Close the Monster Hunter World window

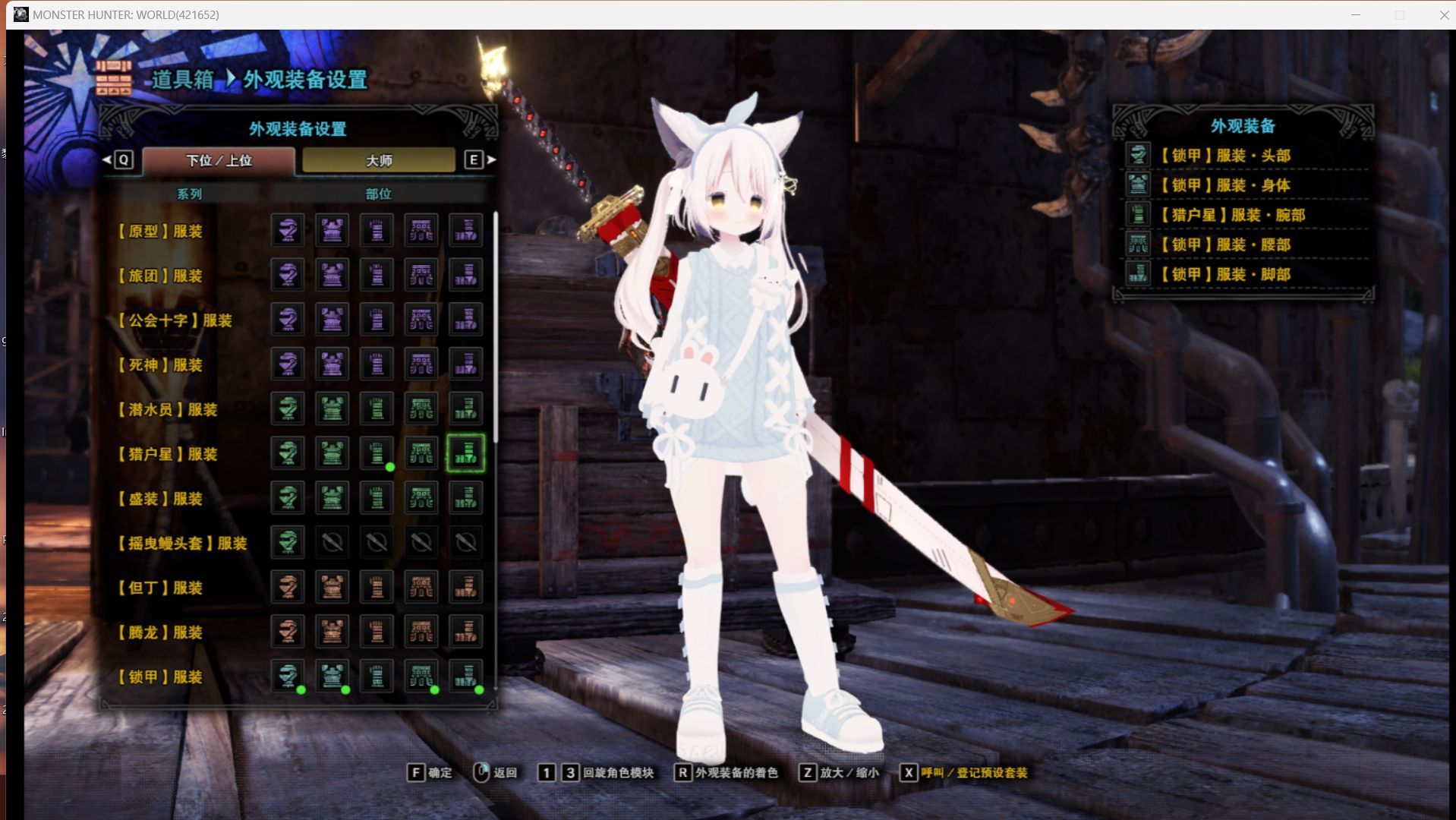1443,15
